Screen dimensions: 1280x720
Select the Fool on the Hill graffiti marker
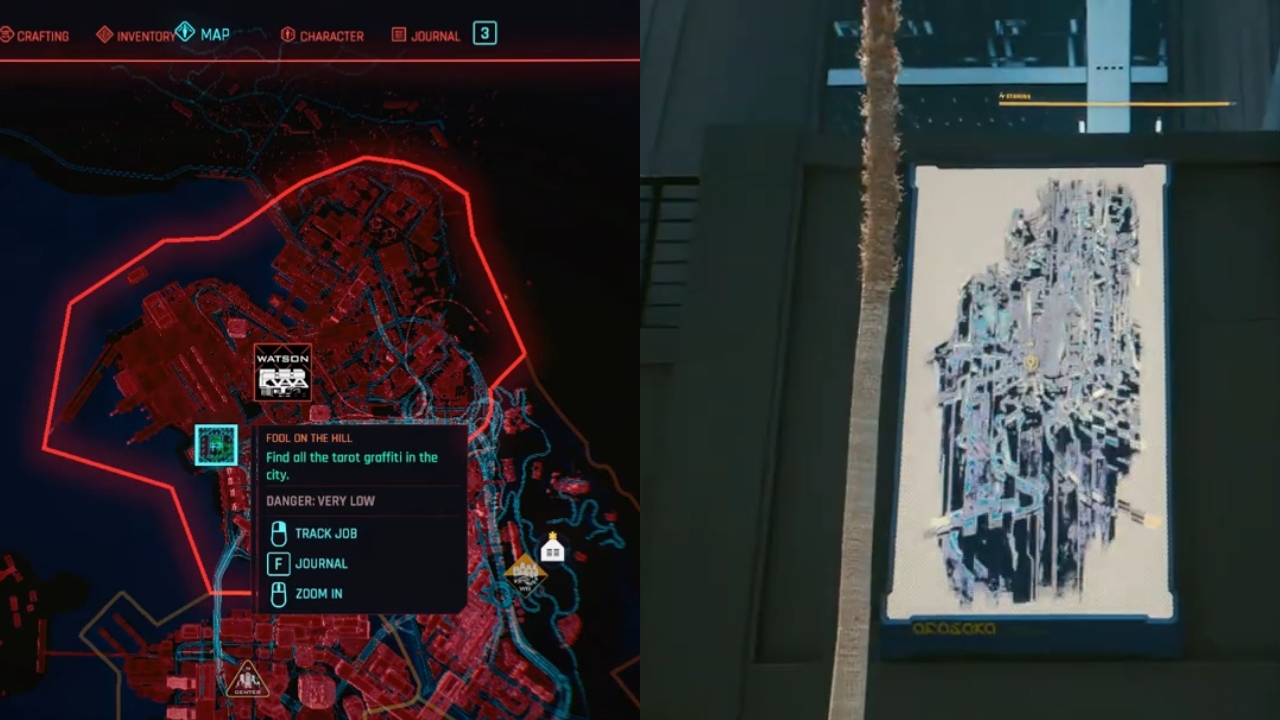coord(215,446)
